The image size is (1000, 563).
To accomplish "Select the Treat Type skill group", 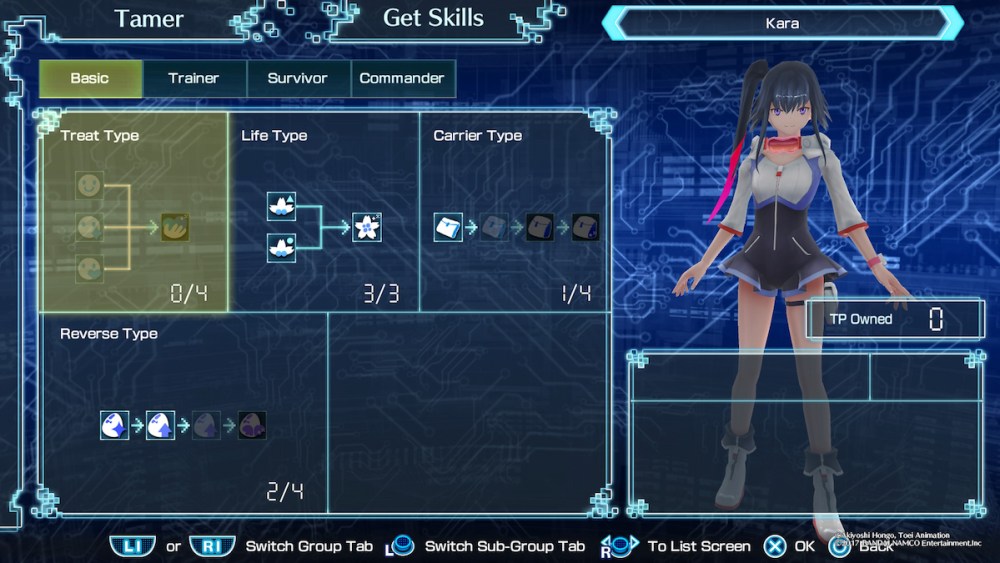I will tap(134, 211).
